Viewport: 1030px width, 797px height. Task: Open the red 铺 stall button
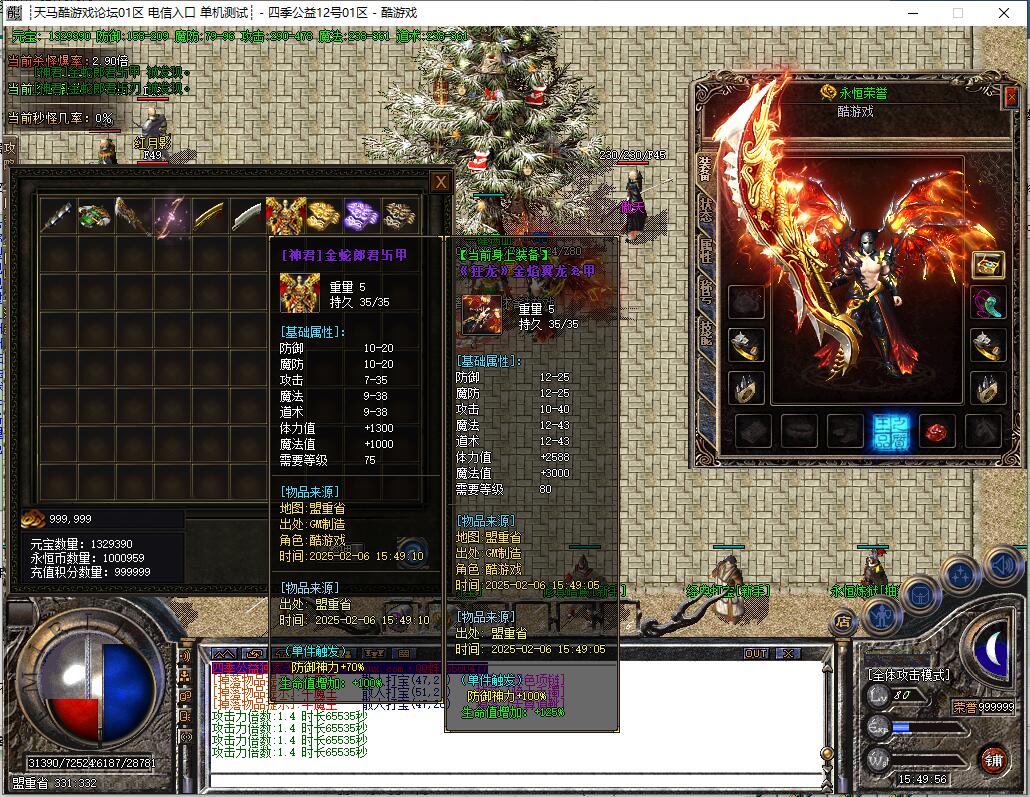pyautogui.click(x=992, y=760)
